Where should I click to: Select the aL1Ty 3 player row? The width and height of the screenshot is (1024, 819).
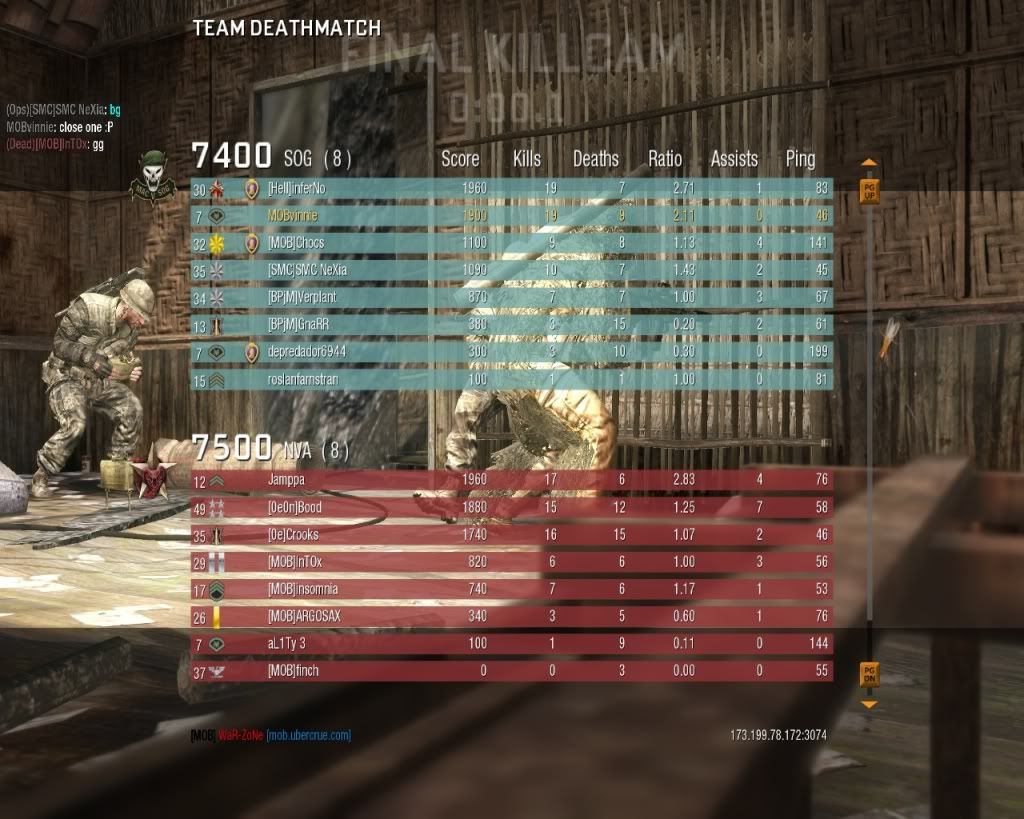pos(511,644)
